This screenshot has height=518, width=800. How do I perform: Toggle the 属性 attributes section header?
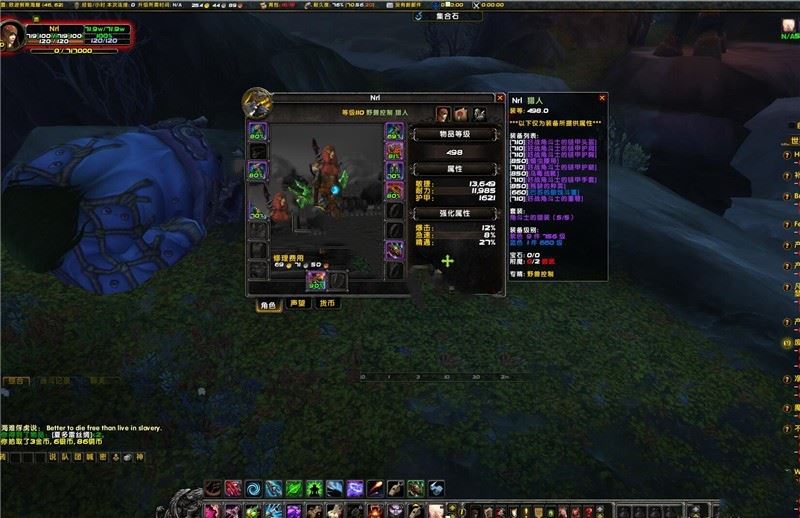(455, 170)
